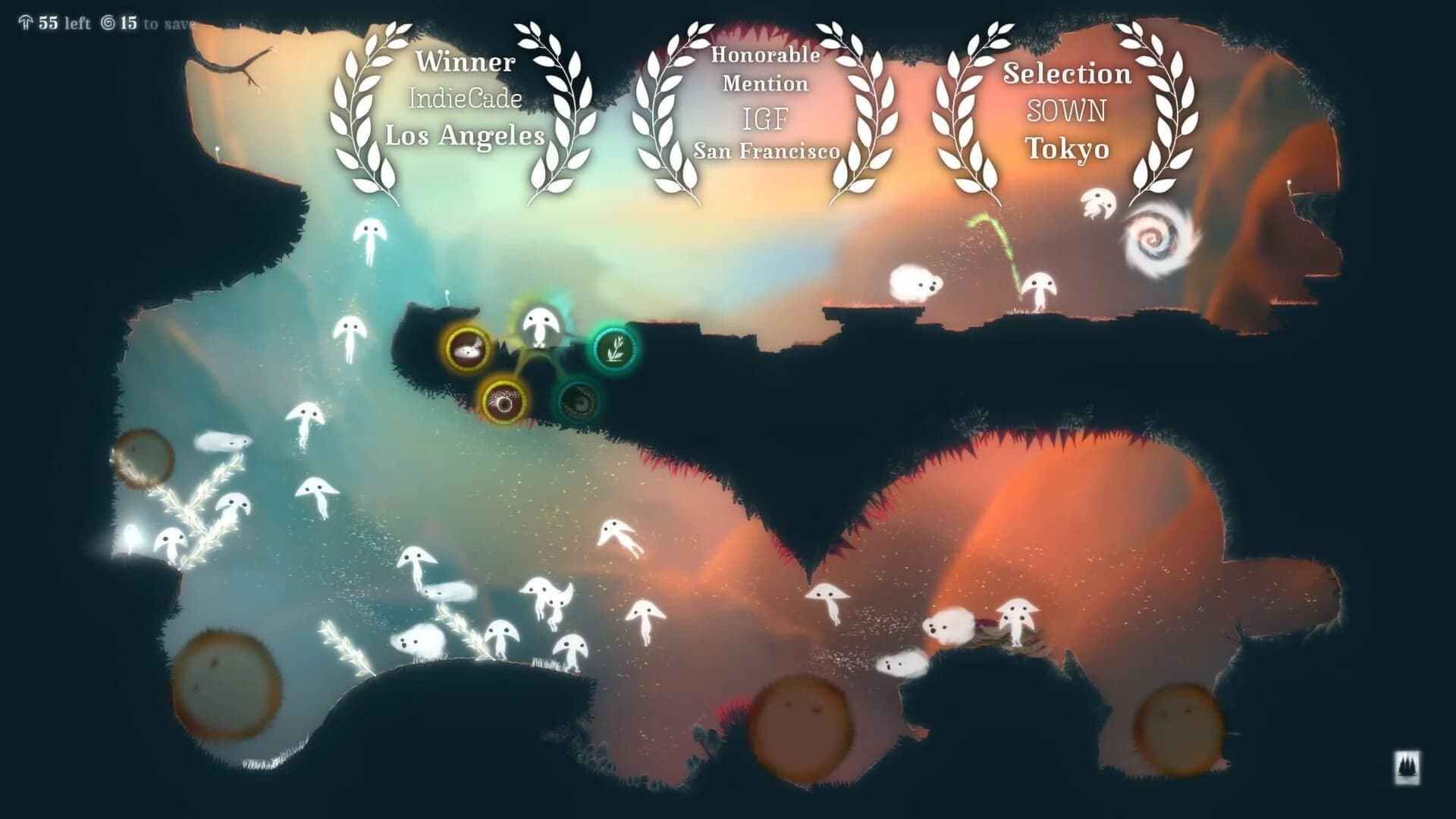Viewport: 1456px width, 819px height.
Task: Click the spirit icon beside the 55 counter
Action: 27,24
